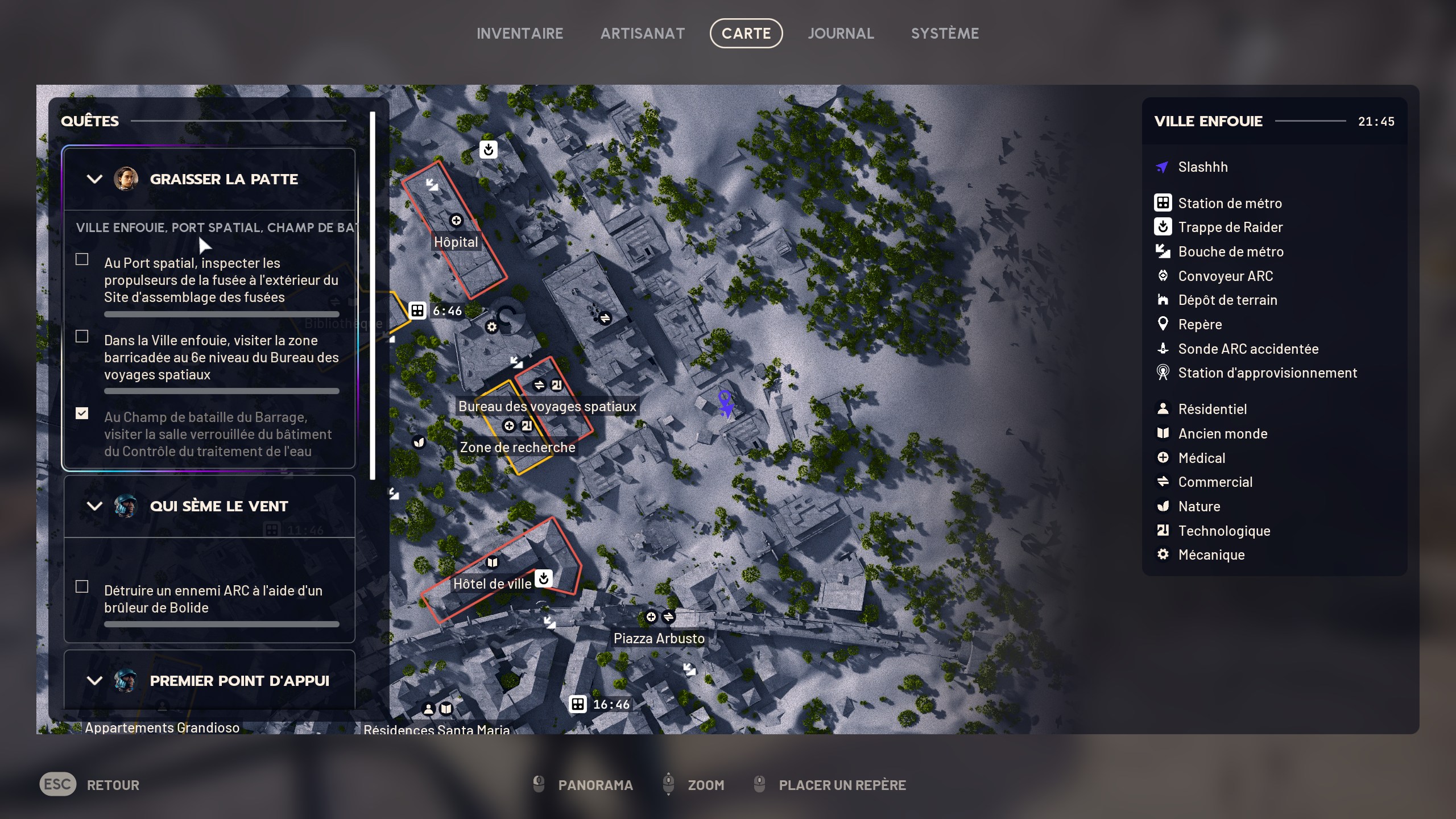The width and height of the screenshot is (1456, 819).
Task: Check the Ville enfouie barricaded zone objective
Action: (81, 337)
